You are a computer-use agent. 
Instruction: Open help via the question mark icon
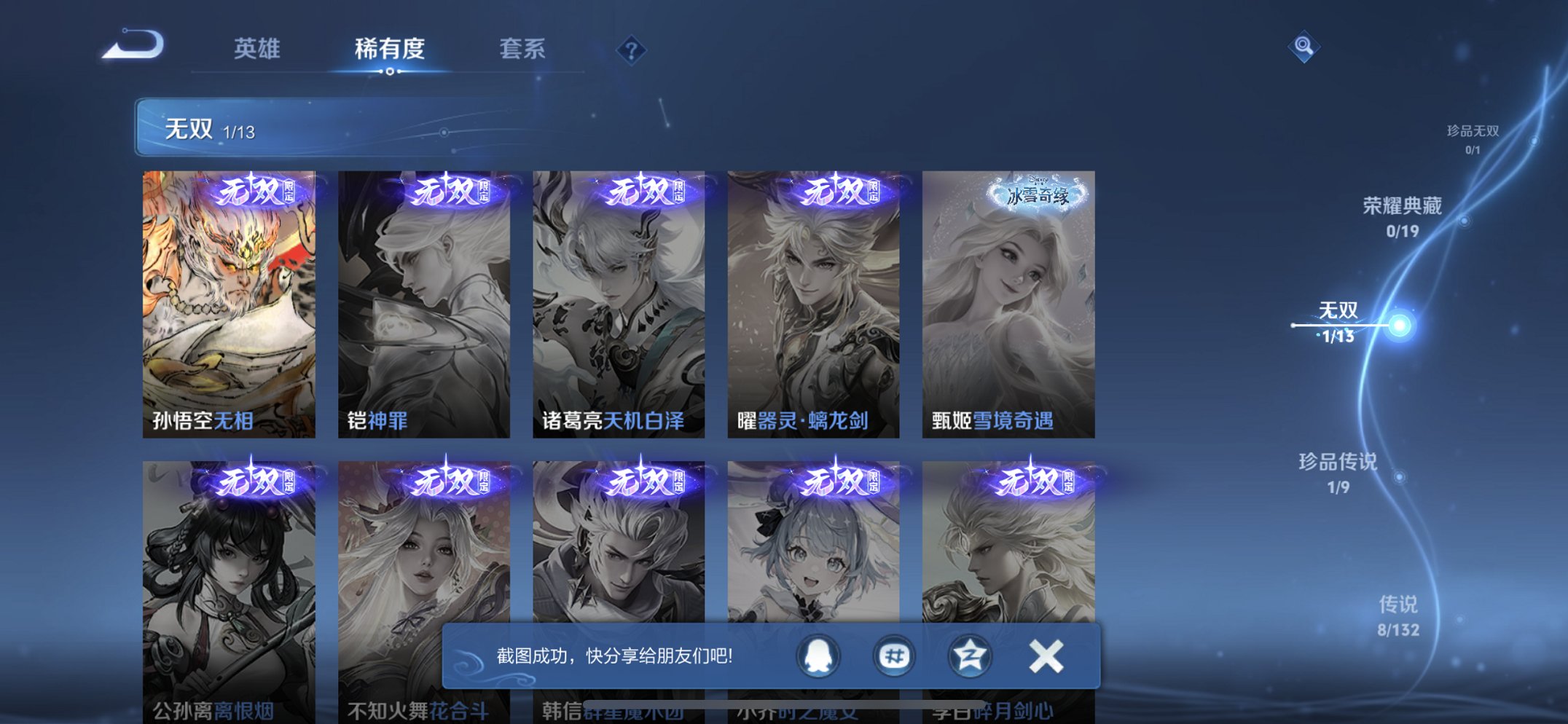tap(631, 50)
